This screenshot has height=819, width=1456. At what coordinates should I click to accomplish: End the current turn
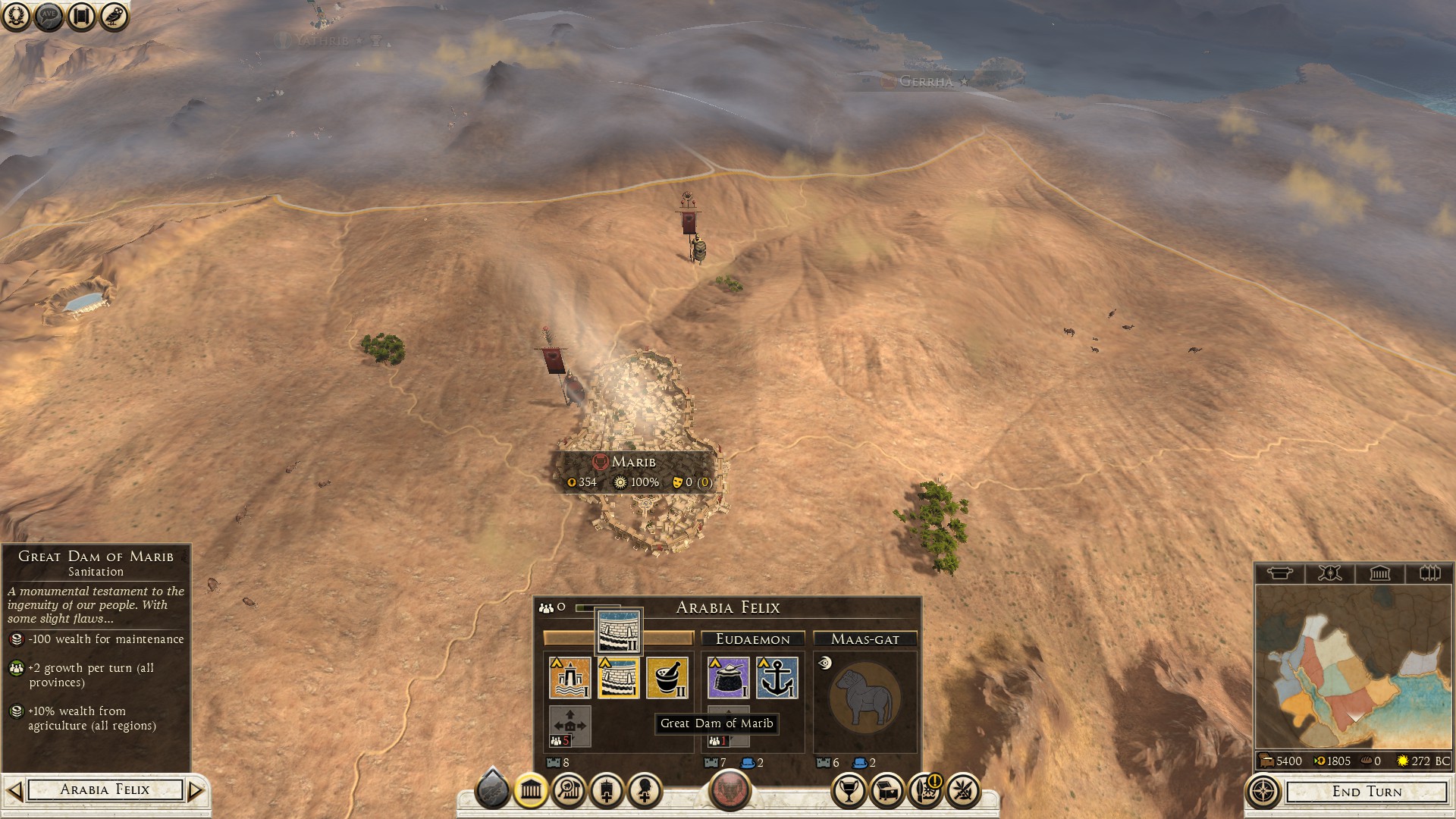pos(1367,792)
